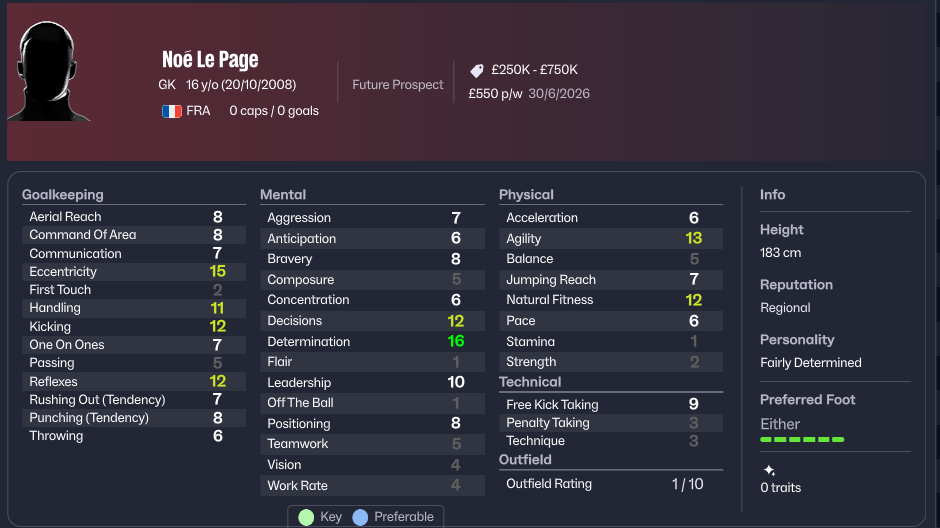
Task: Click the France flag icon
Action: pos(171,111)
